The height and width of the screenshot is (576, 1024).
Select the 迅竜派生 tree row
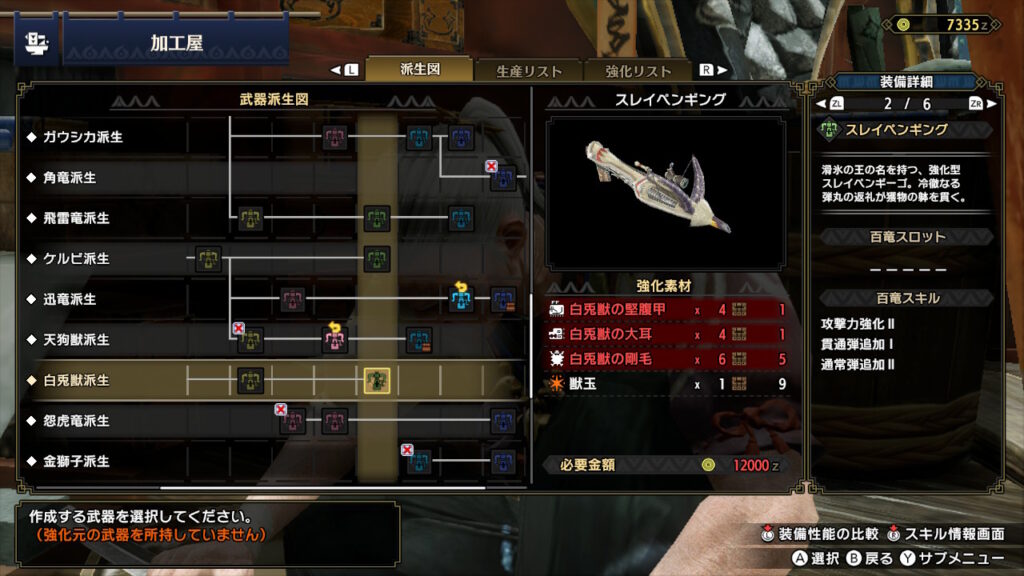pos(69,299)
